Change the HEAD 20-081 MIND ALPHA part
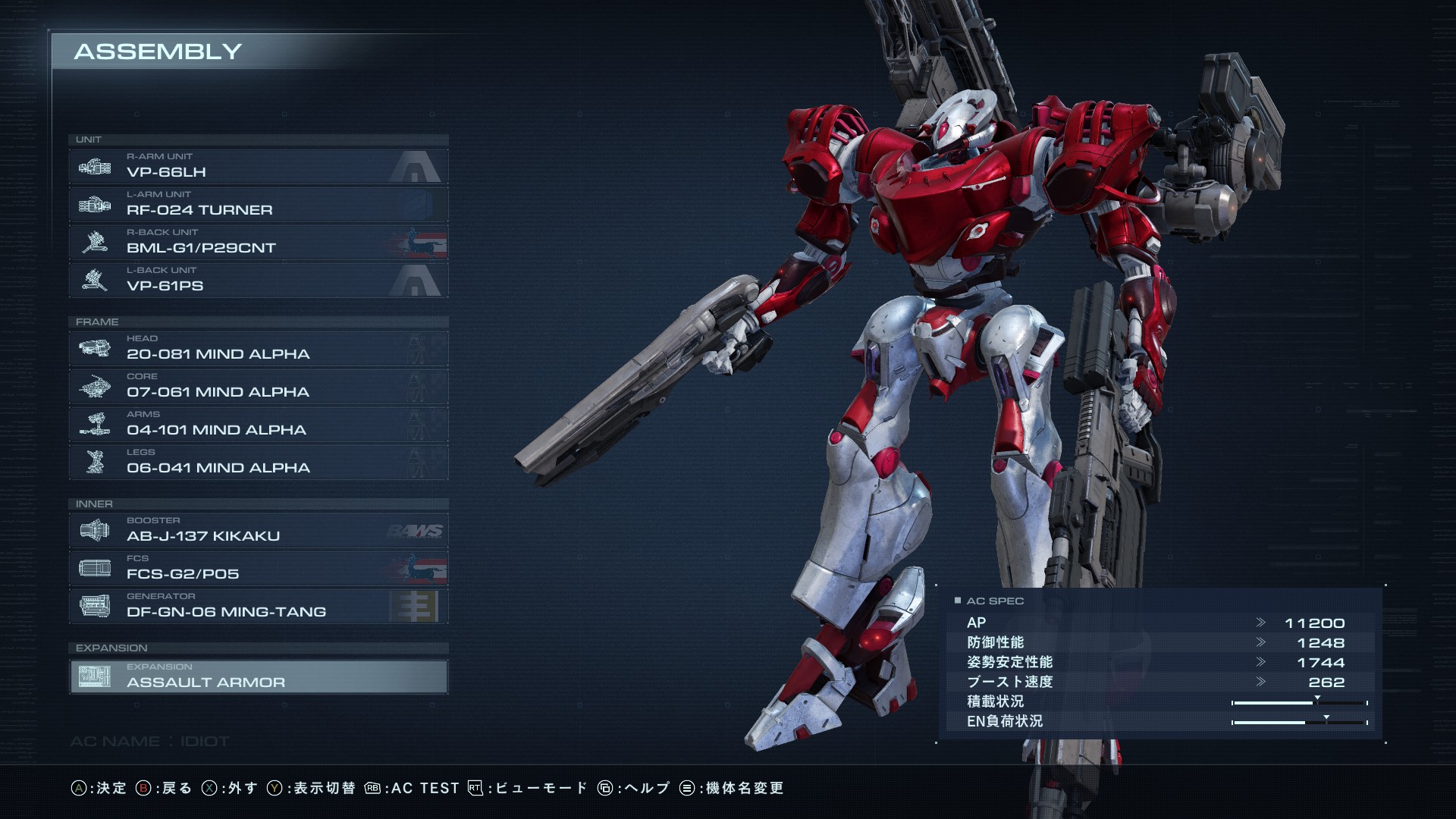The height and width of the screenshot is (819, 1456). tap(258, 349)
